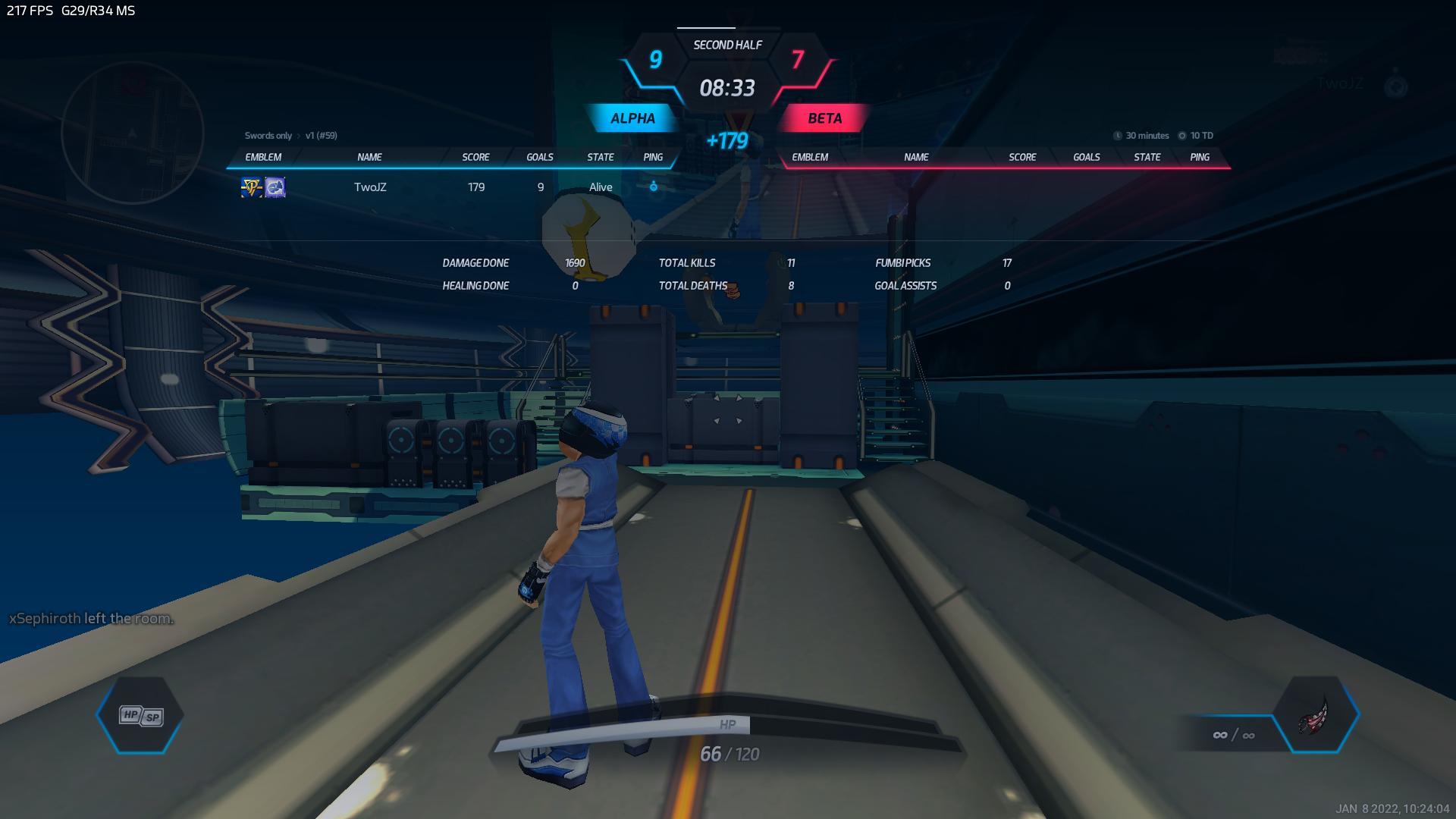Click the BETA team label
The image size is (1456, 819).
tap(824, 118)
